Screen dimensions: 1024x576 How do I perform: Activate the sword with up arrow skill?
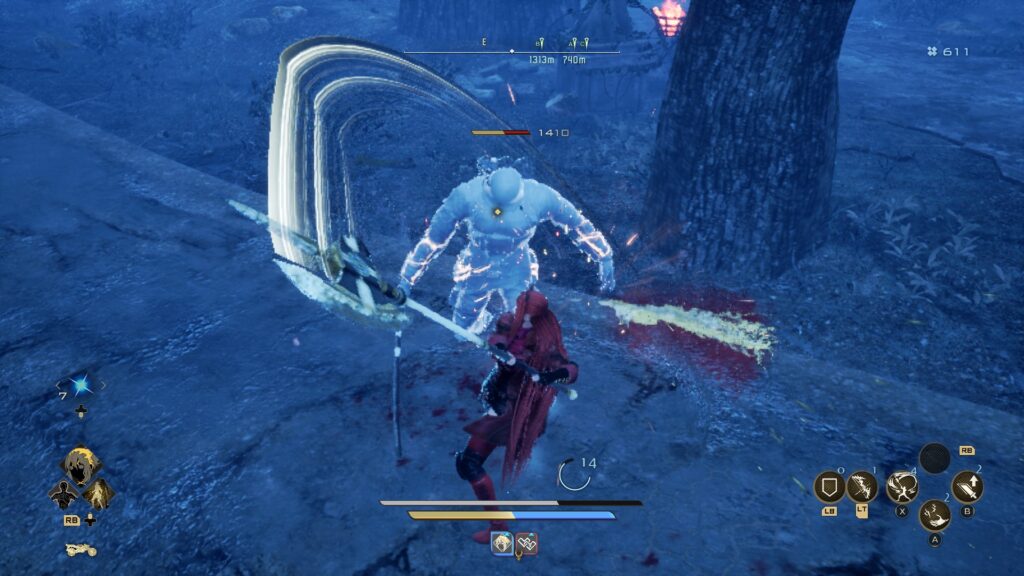(967, 487)
